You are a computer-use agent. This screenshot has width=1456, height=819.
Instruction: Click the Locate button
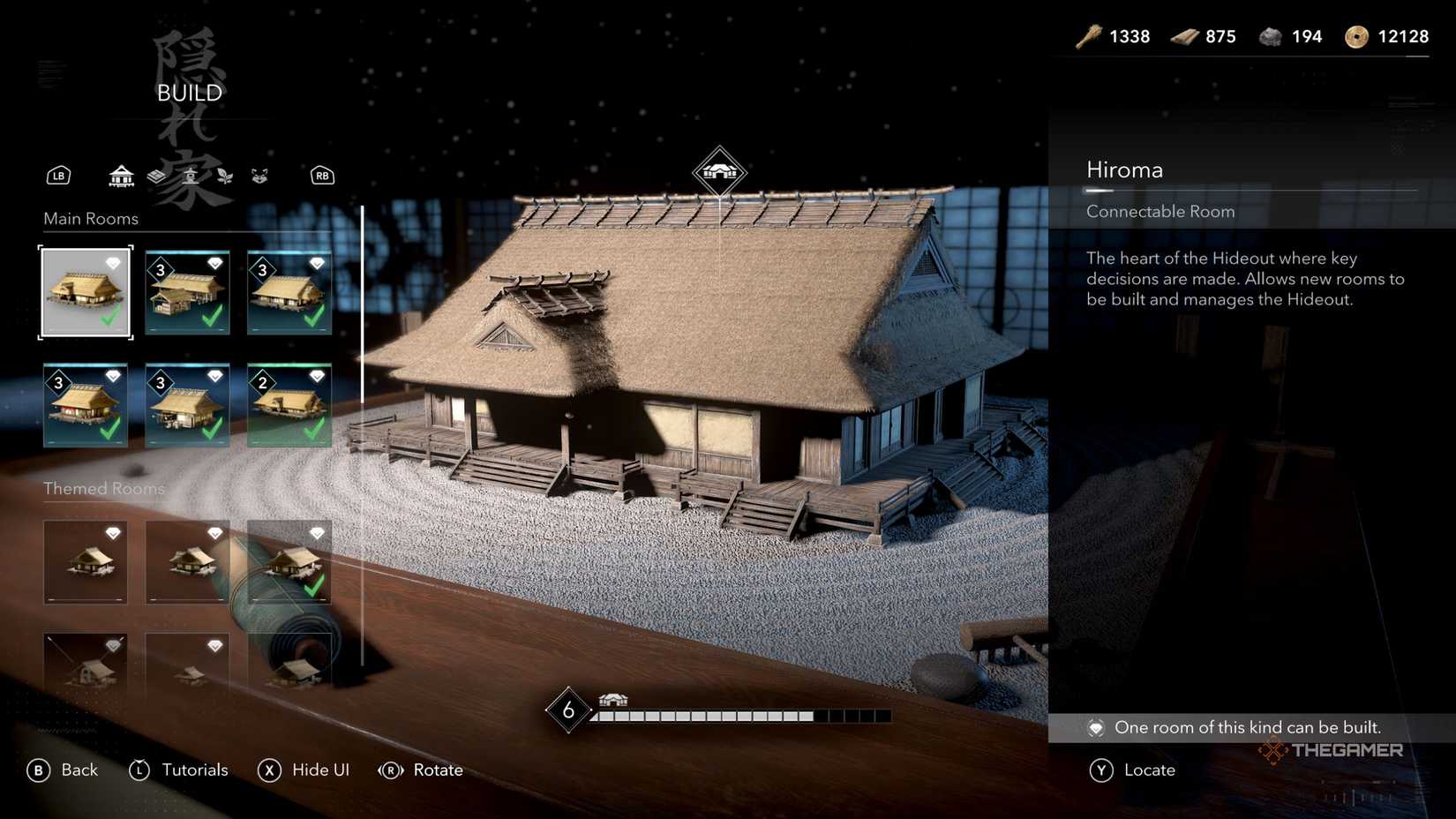point(1152,770)
